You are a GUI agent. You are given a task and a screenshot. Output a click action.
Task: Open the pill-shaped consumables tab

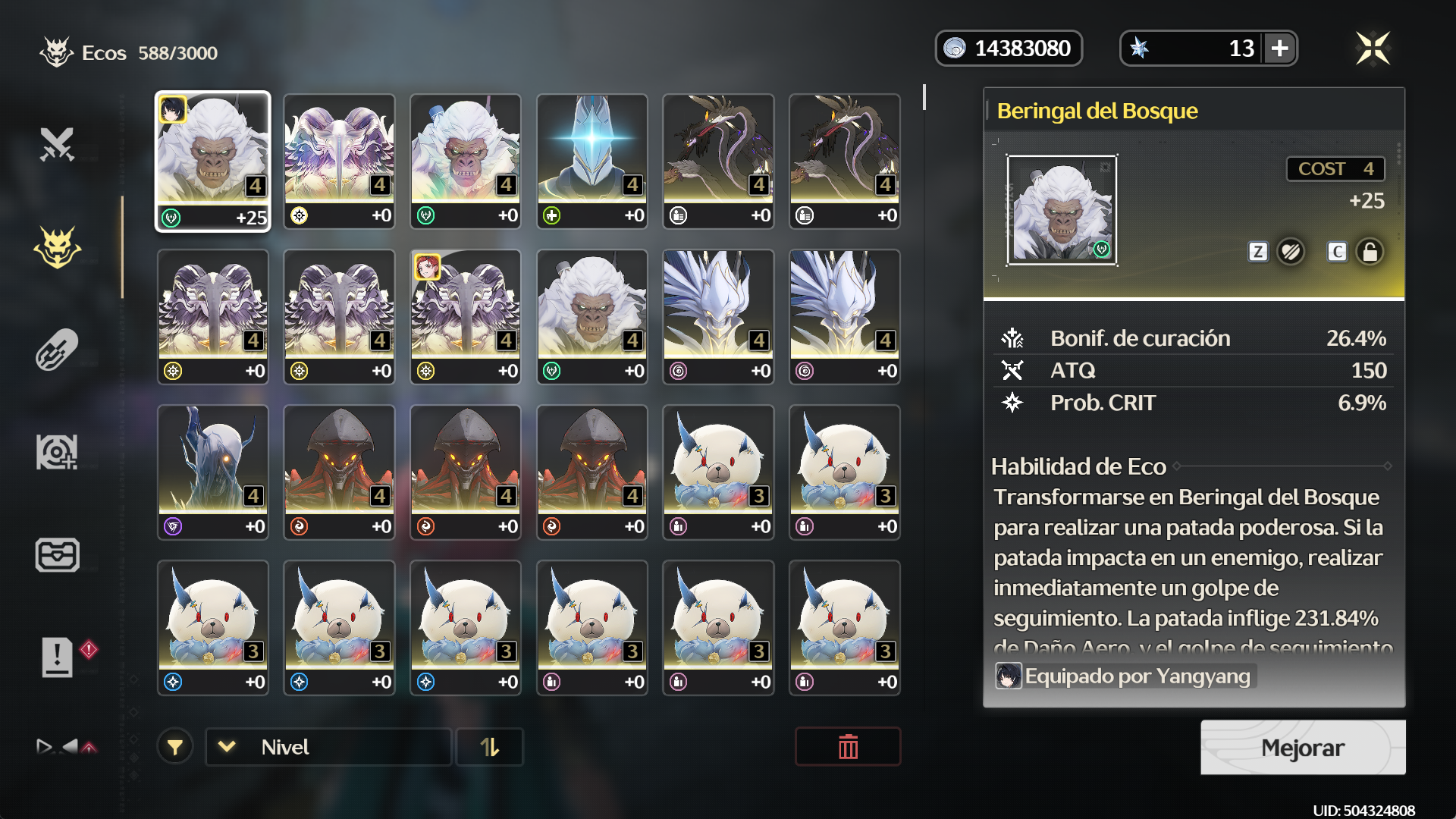pos(57,350)
